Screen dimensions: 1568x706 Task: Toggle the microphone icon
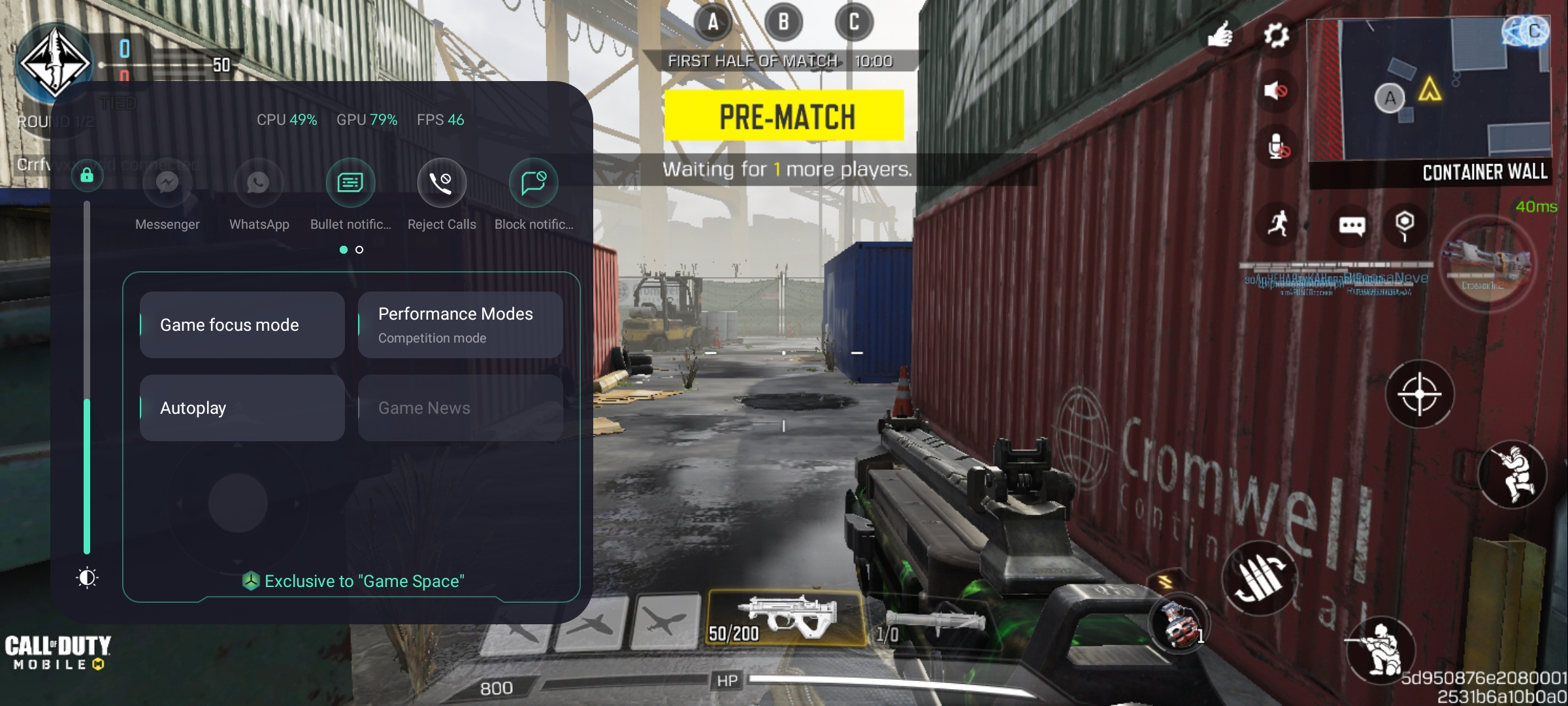click(x=1277, y=146)
